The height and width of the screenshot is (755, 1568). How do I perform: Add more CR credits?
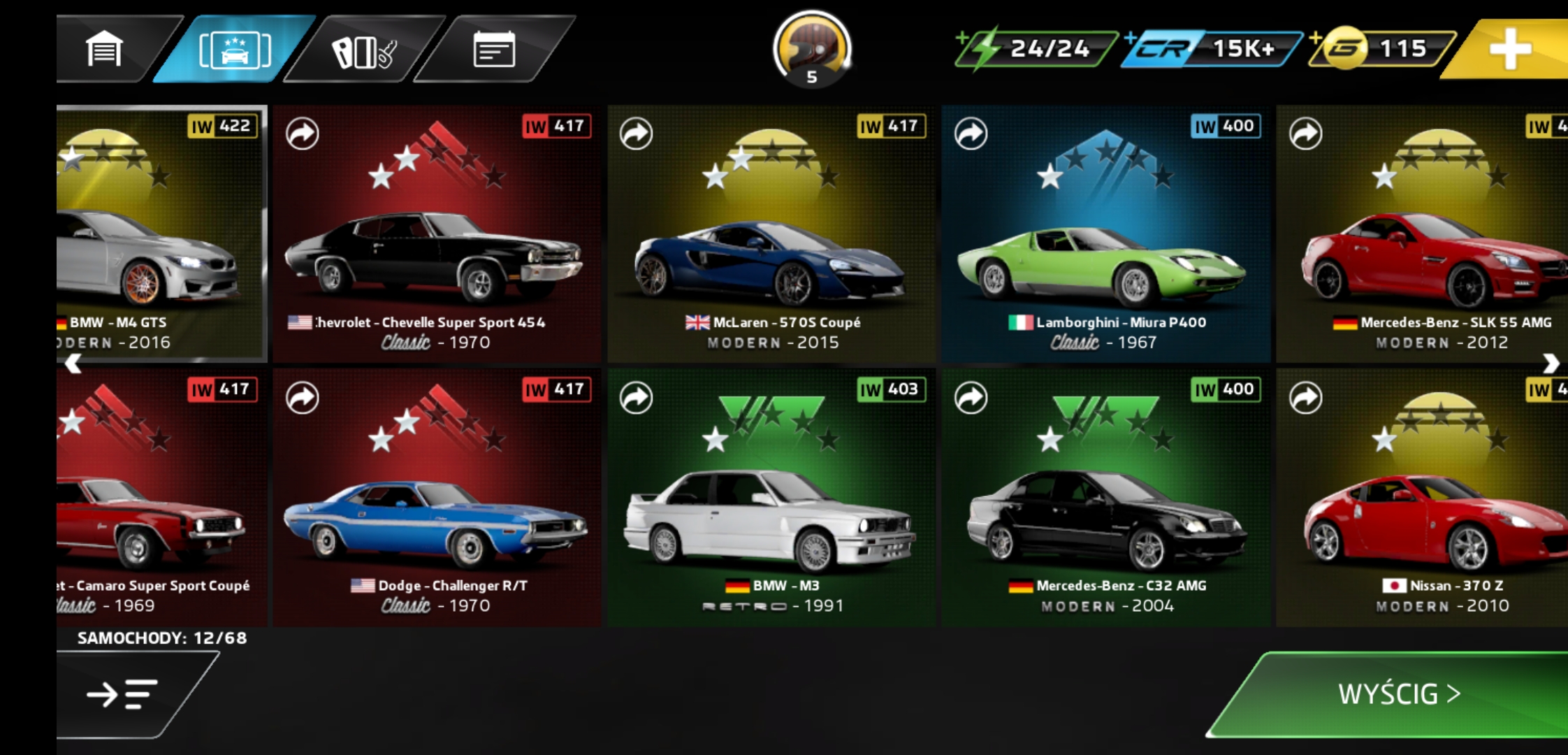click(1211, 48)
